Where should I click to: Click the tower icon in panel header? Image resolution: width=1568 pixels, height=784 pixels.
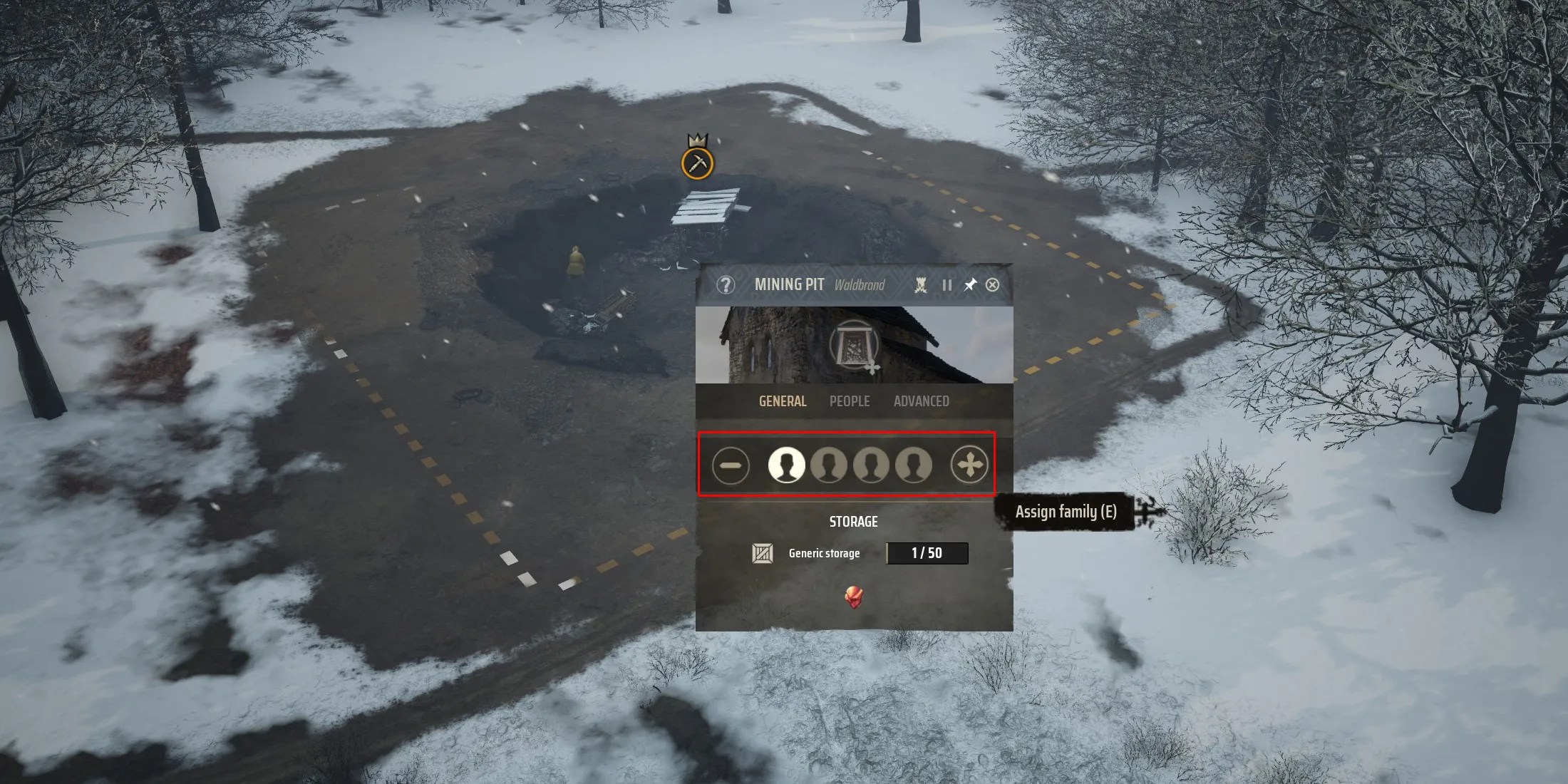tap(921, 285)
